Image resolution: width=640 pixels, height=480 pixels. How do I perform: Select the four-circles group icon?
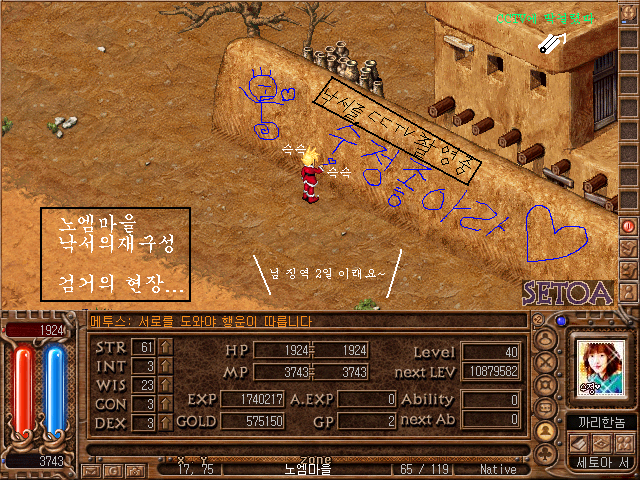point(624,443)
